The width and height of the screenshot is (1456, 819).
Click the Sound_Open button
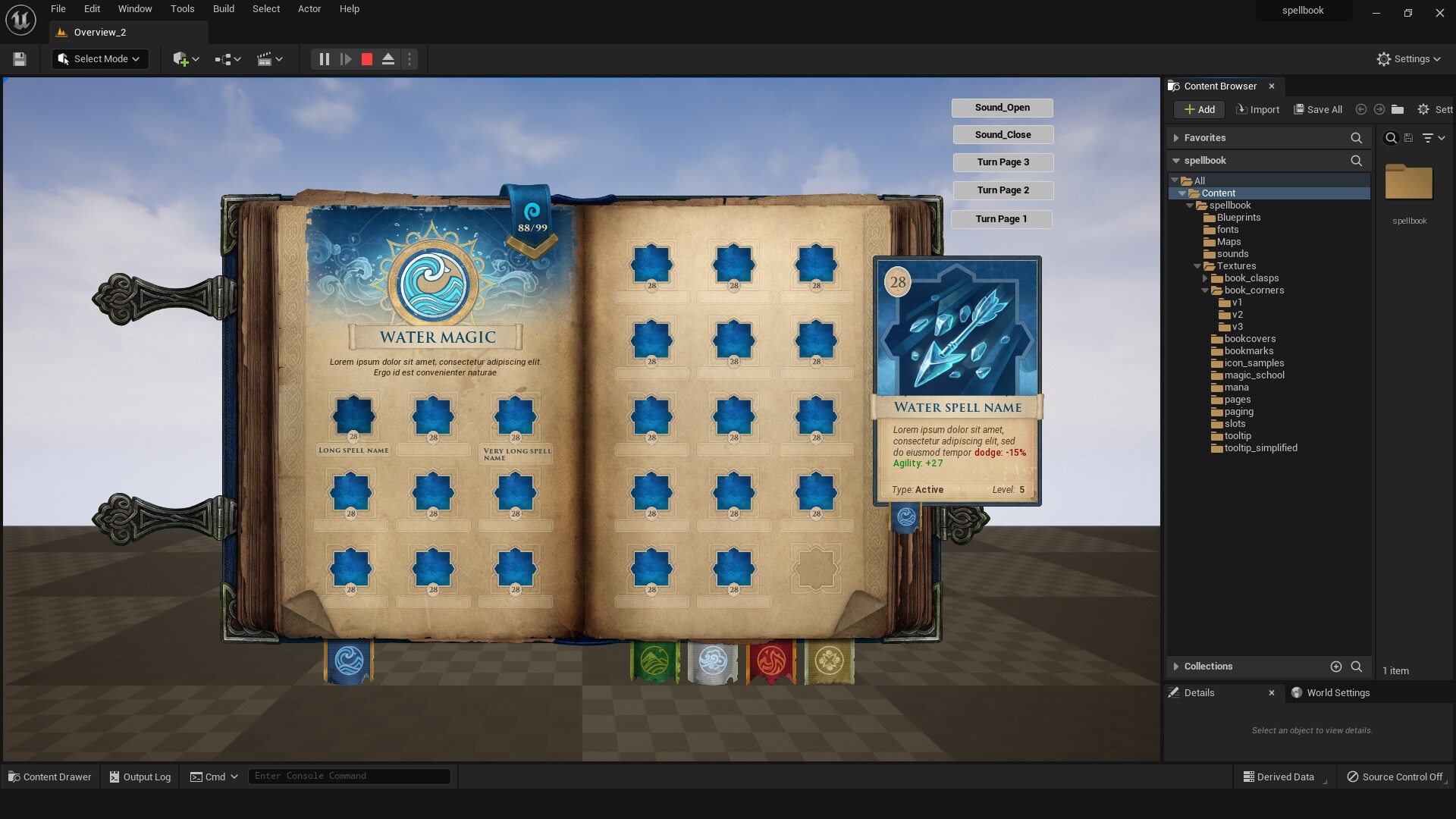pos(1003,107)
